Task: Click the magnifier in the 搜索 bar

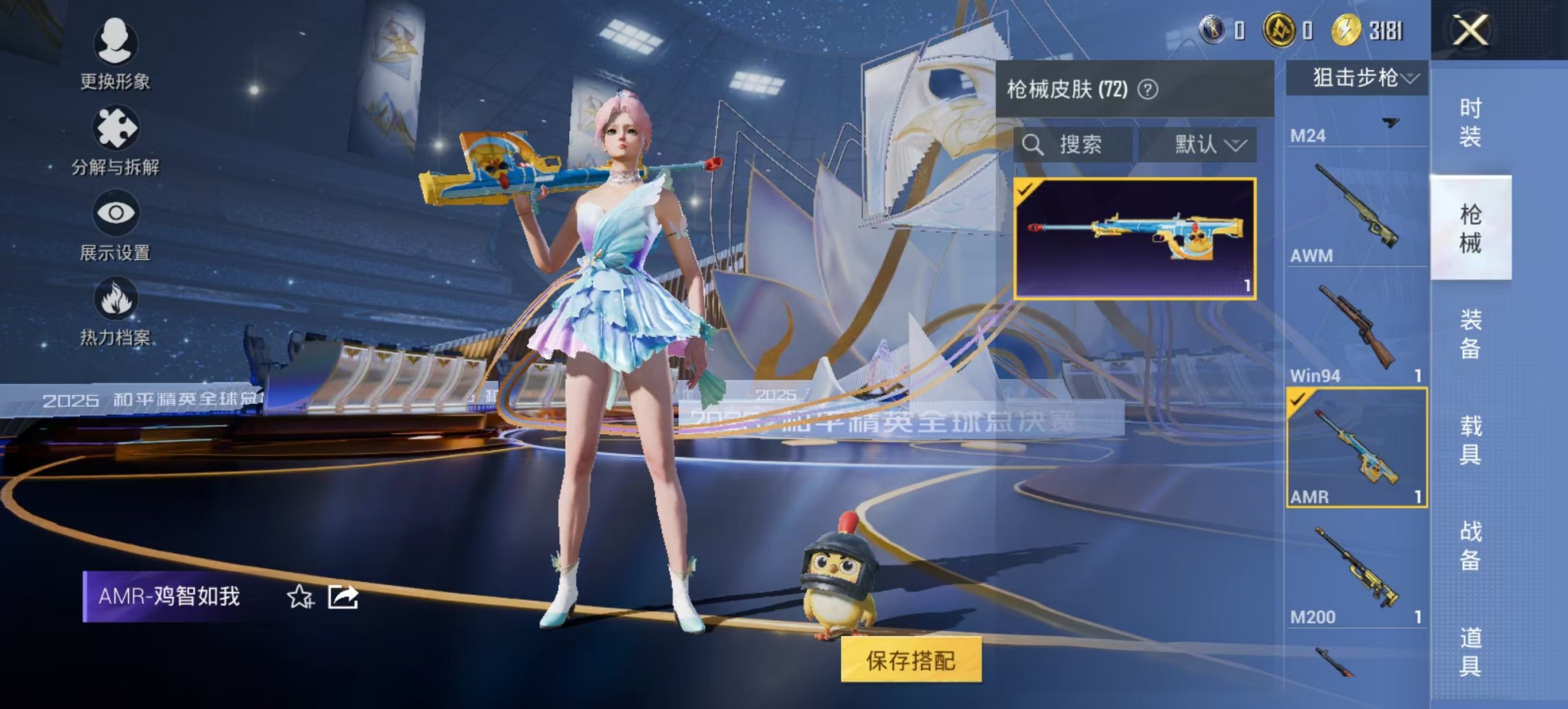Action: pyautogui.click(x=1034, y=145)
